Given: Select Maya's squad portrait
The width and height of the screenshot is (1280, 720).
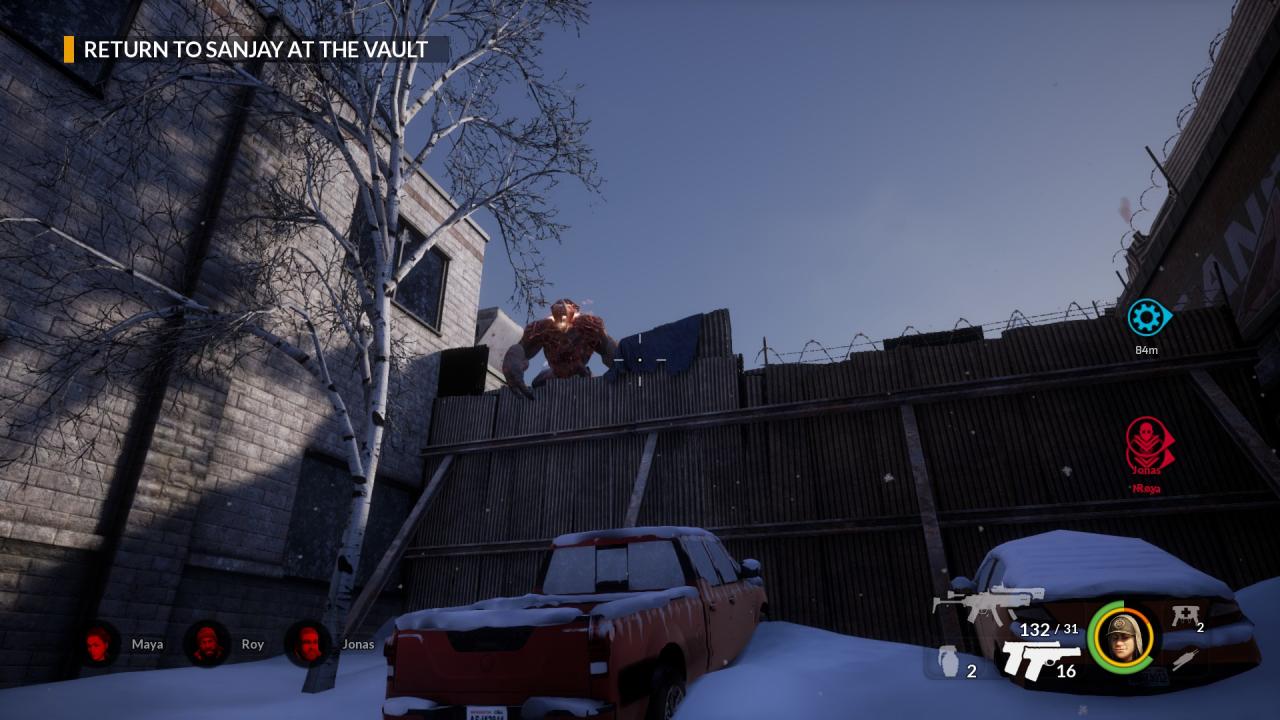Looking at the screenshot, I should [99, 643].
